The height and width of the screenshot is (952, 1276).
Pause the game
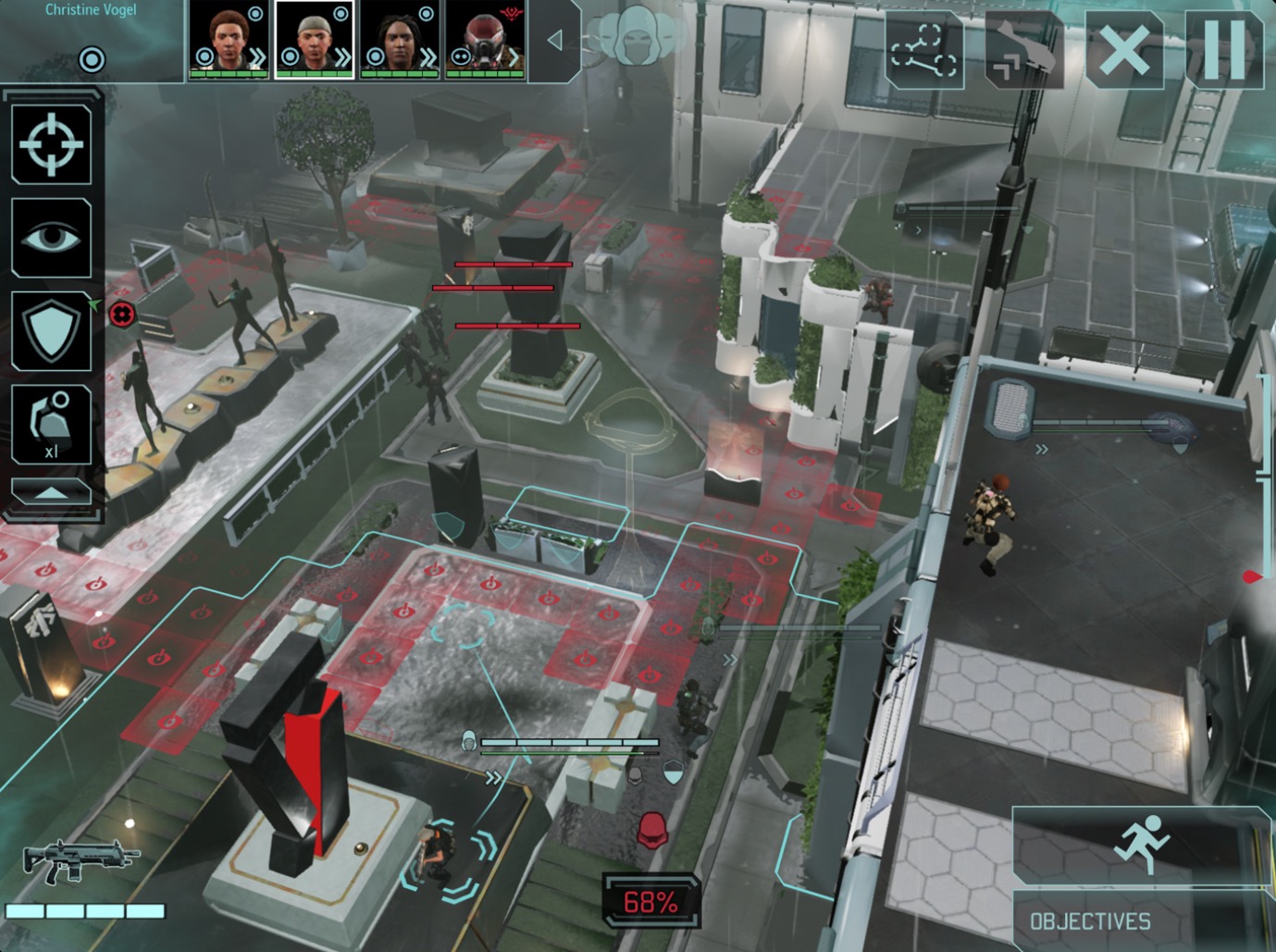tap(1223, 50)
